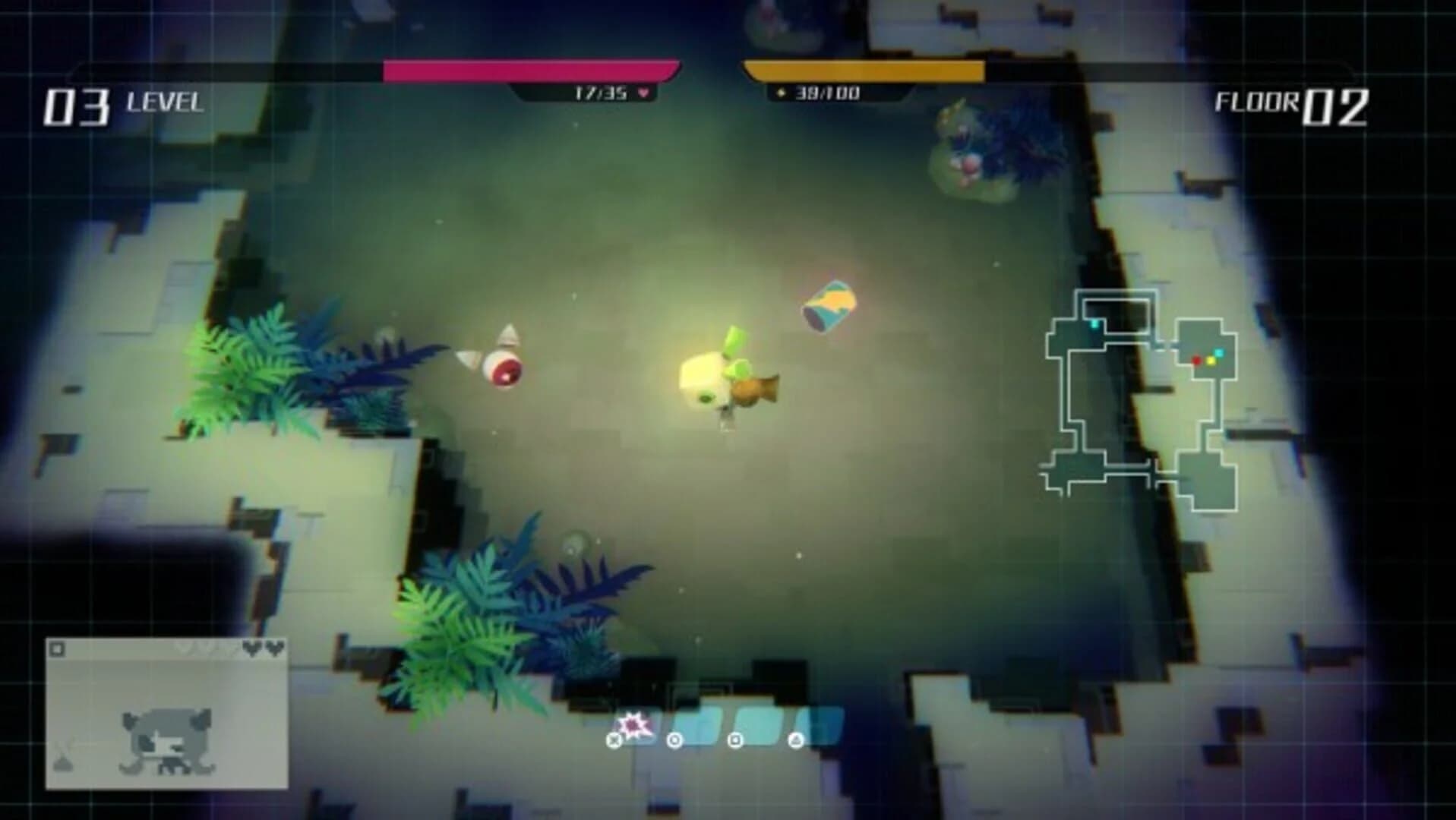Click the orange energy bar showing 39/100
This screenshot has height=820, width=1456.
(866, 71)
